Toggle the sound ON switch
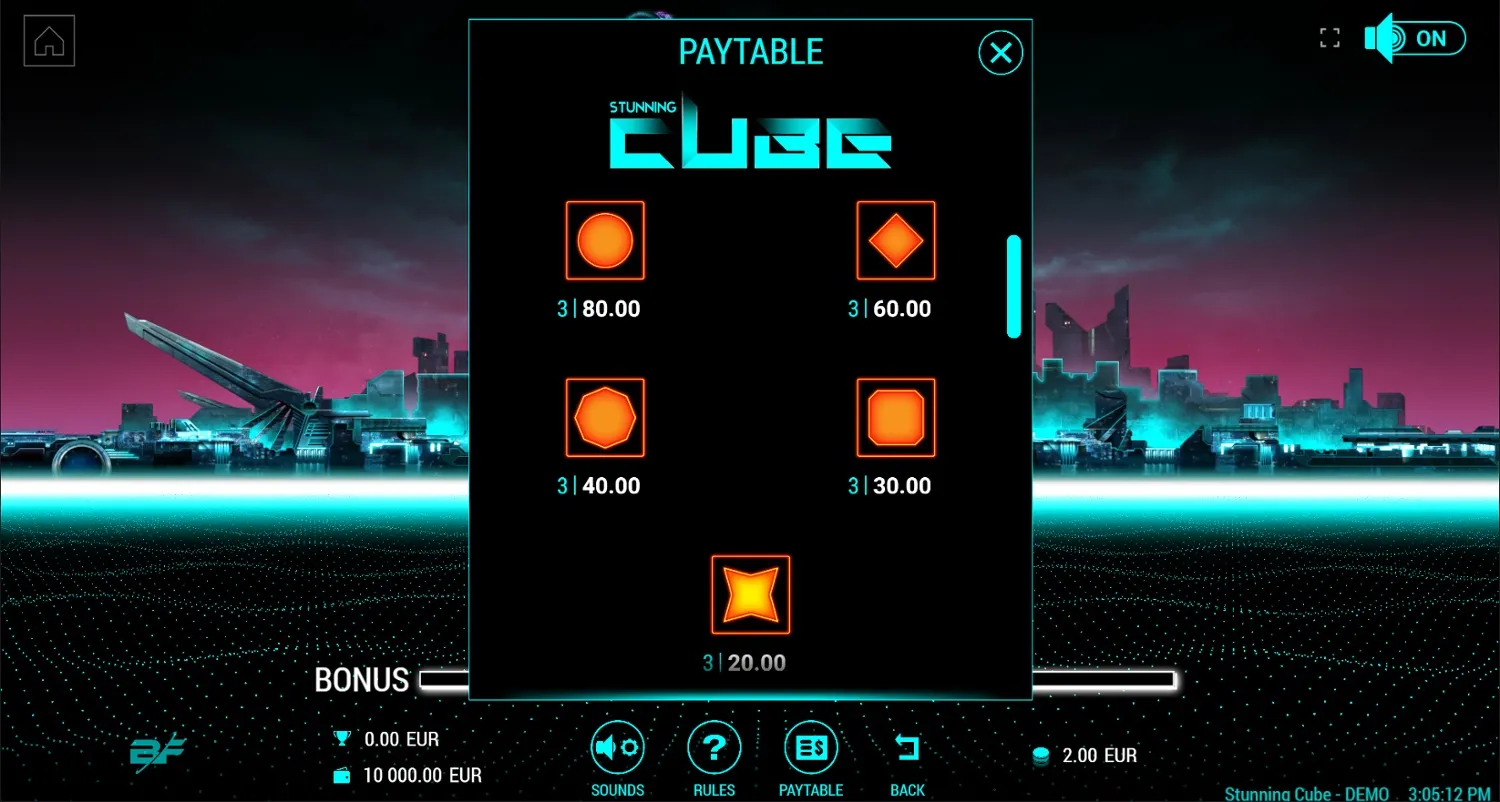 point(1434,38)
